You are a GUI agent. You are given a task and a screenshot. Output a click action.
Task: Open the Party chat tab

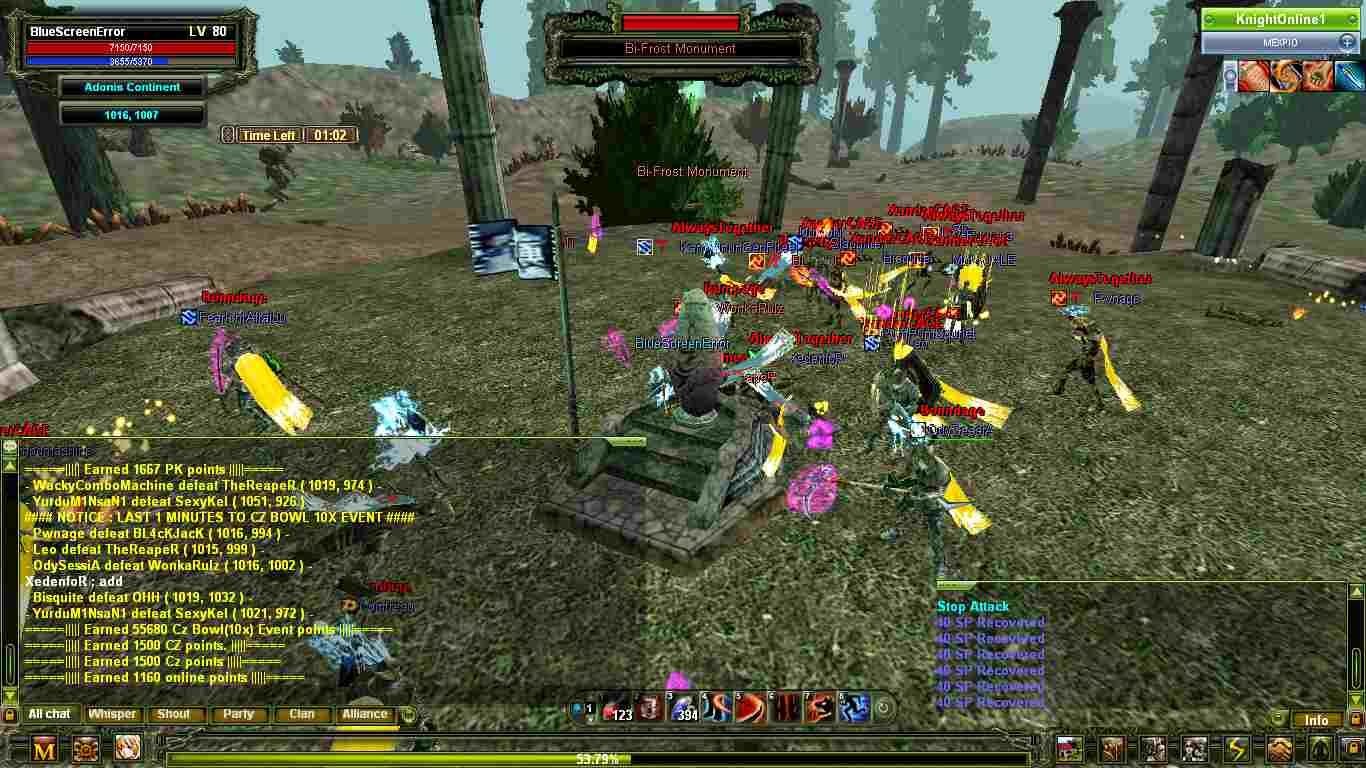[x=238, y=714]
